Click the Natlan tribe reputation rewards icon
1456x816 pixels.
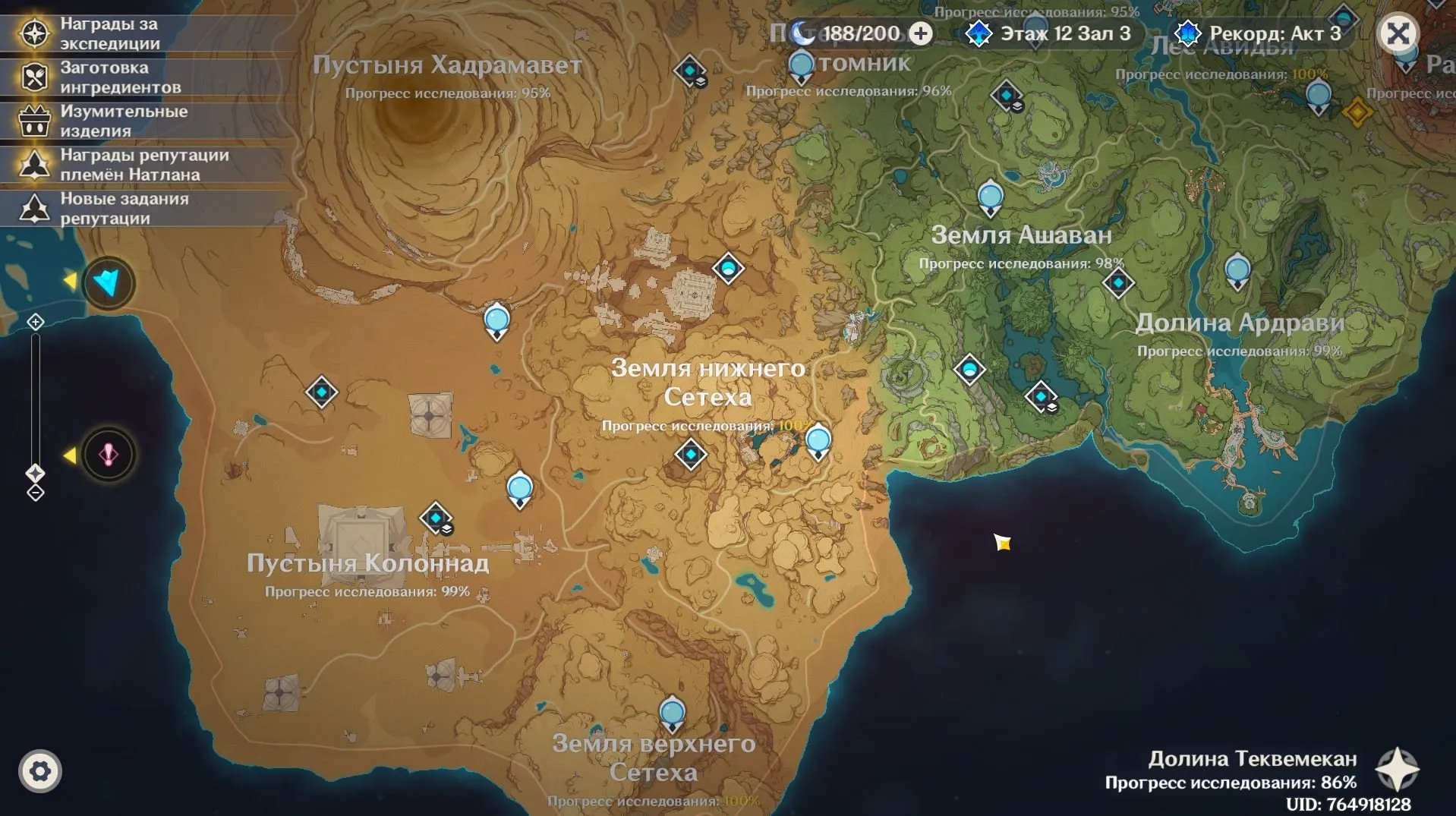click(x=34, y=164)
